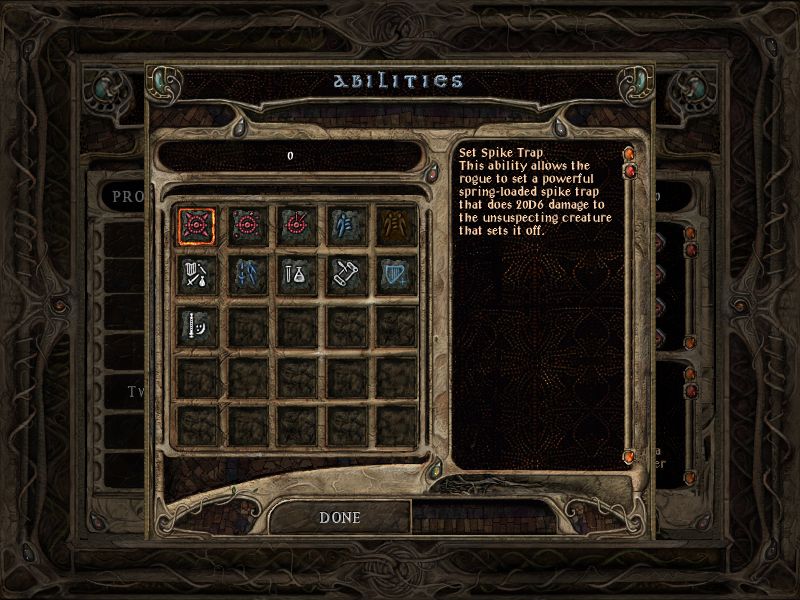Pick the flute and face ability icon
The height and width of the screenshot is (600, 800).
[x=196, y=324]
